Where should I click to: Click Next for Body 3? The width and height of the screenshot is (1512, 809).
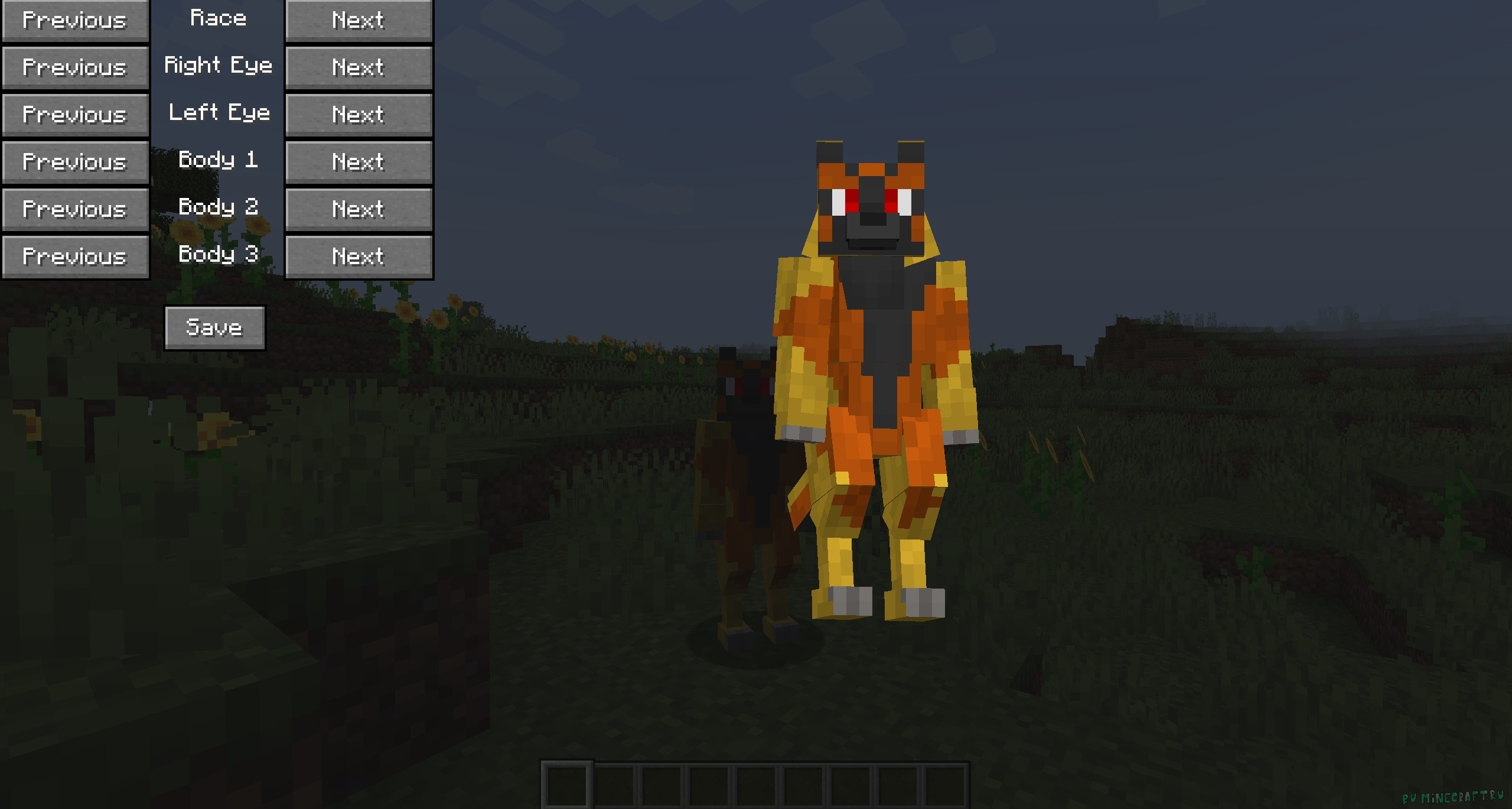tap(358, 256)
